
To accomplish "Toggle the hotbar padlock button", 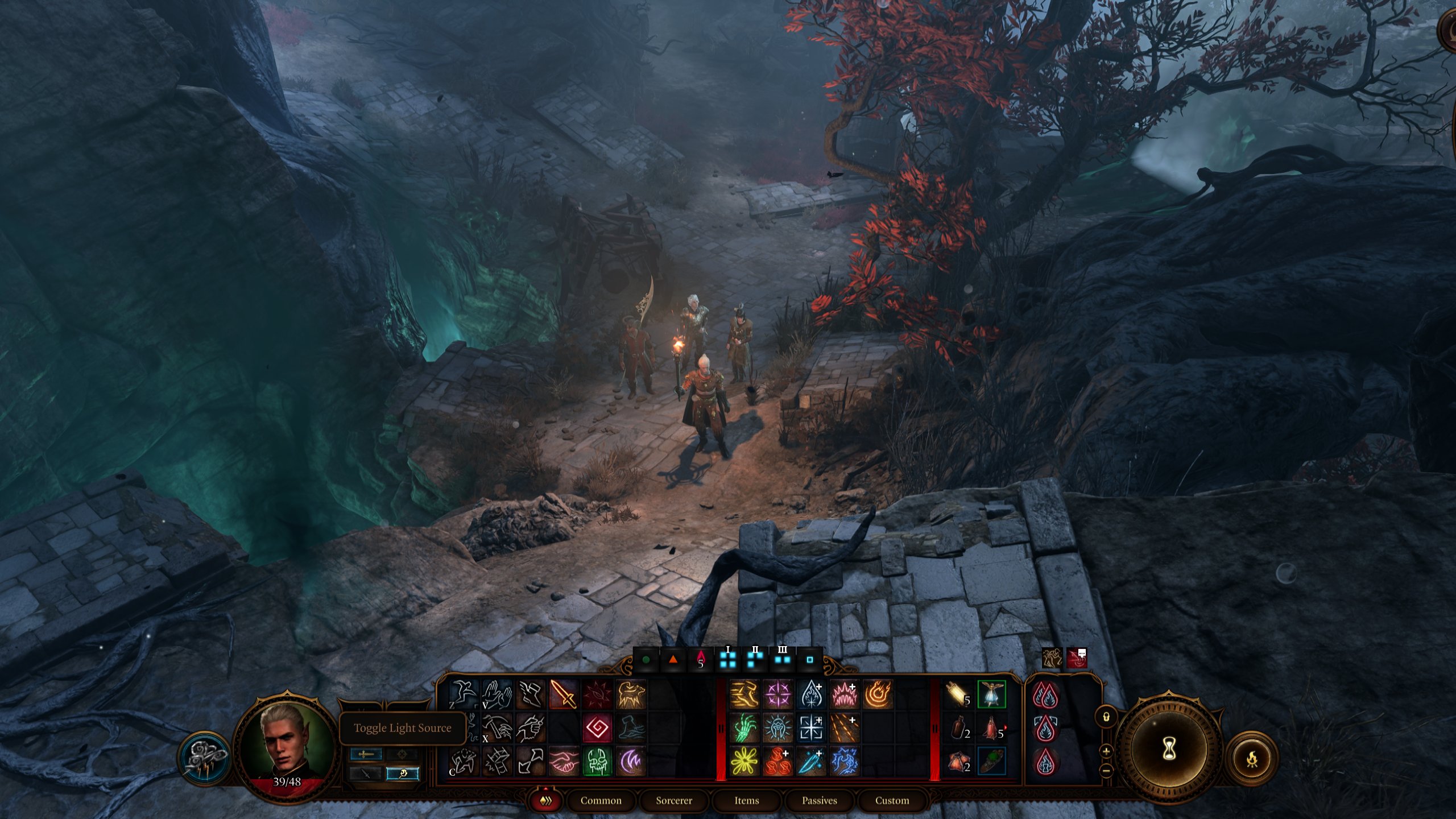I will point(1107,715).
